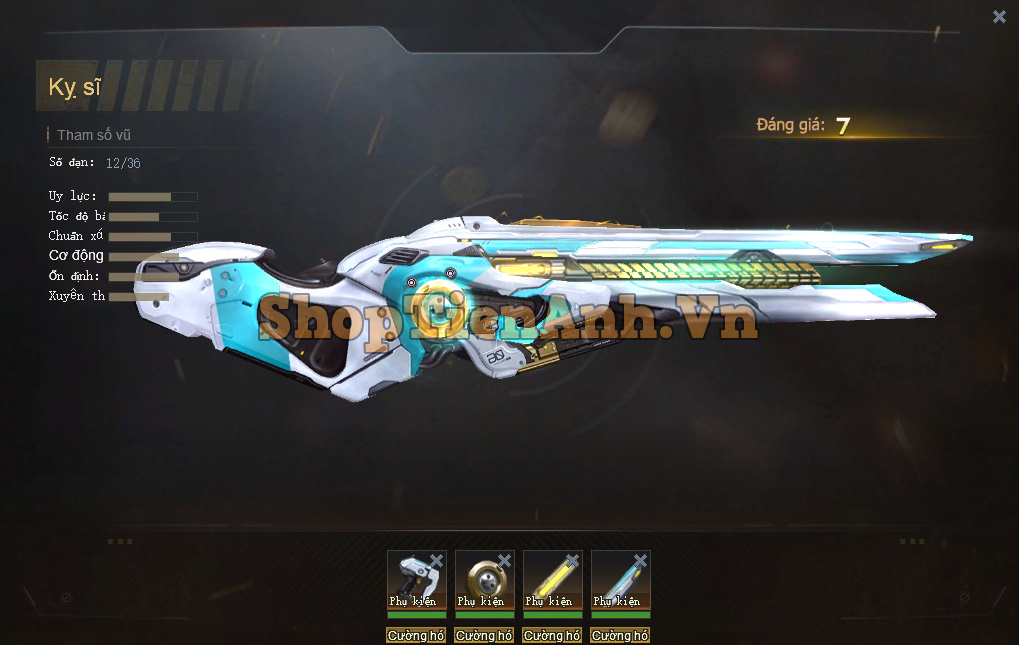
Task: Click Cường hóa under the gold disc accessory
Action: tap(484, 636)
